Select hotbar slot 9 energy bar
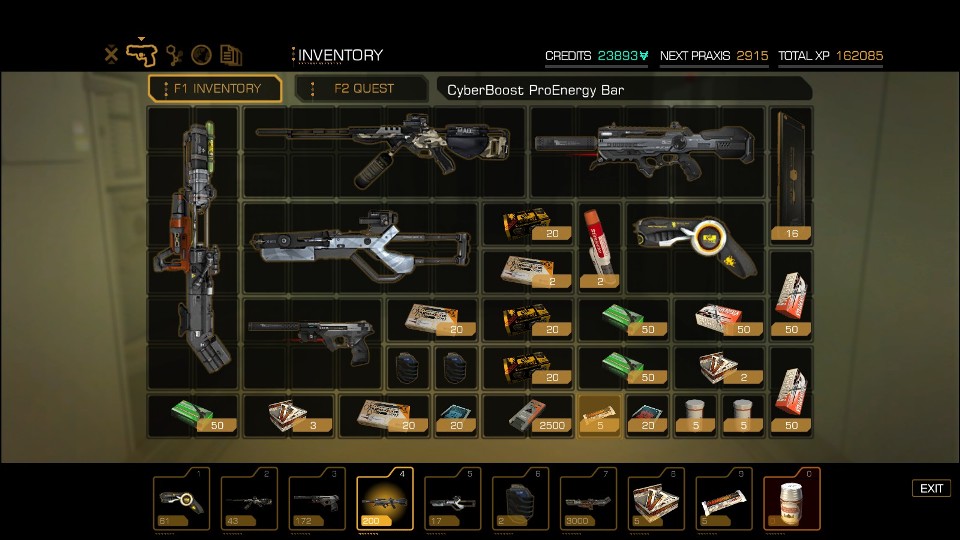 tap(724, 501)
